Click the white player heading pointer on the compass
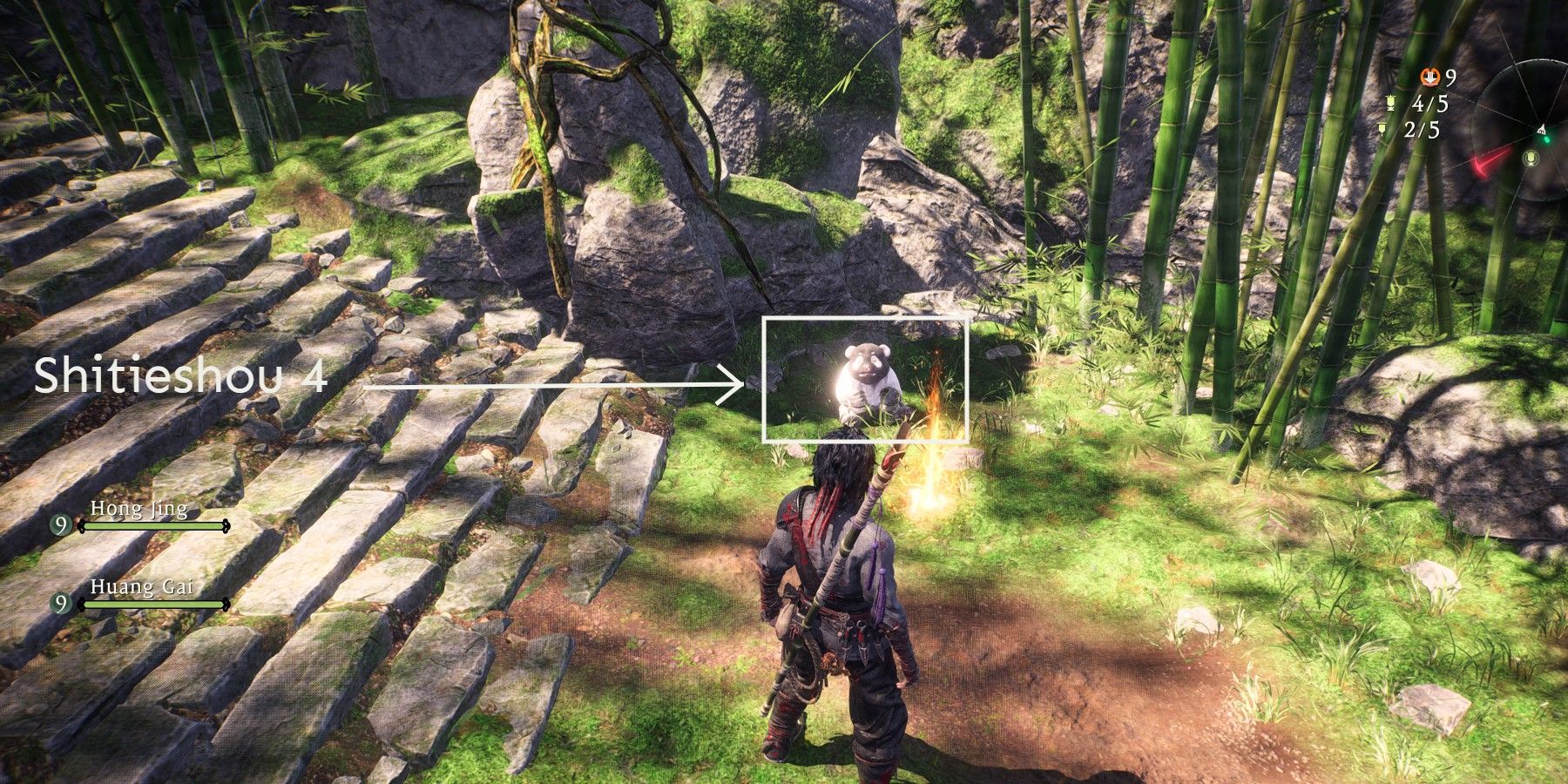This screenshot has height=784, width=1568. 1543,128
